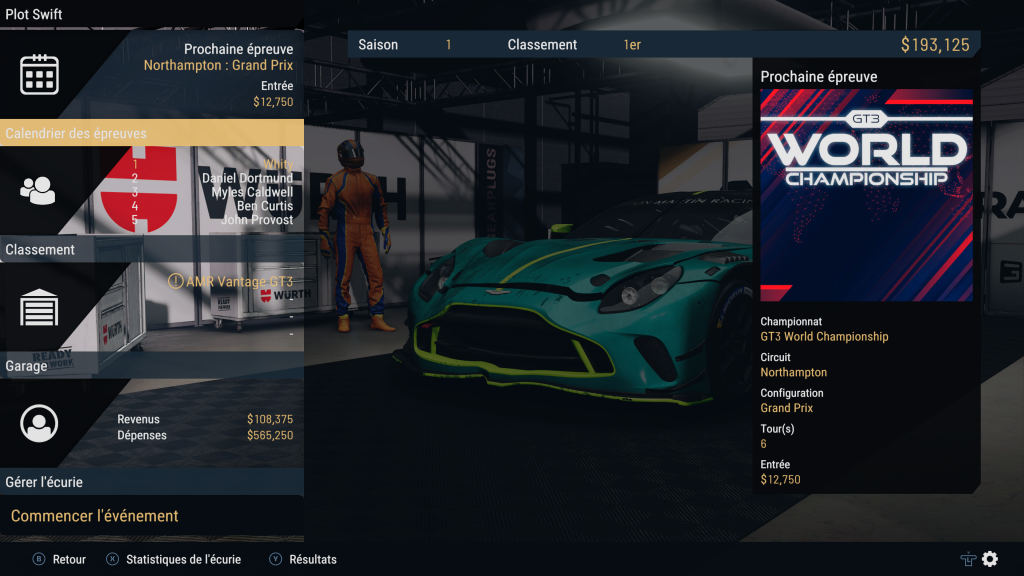Click Commencer l'événement to start race
The height and width of the screenshot is (576, 1024).
pyautogui.click(x=95, y=516)
